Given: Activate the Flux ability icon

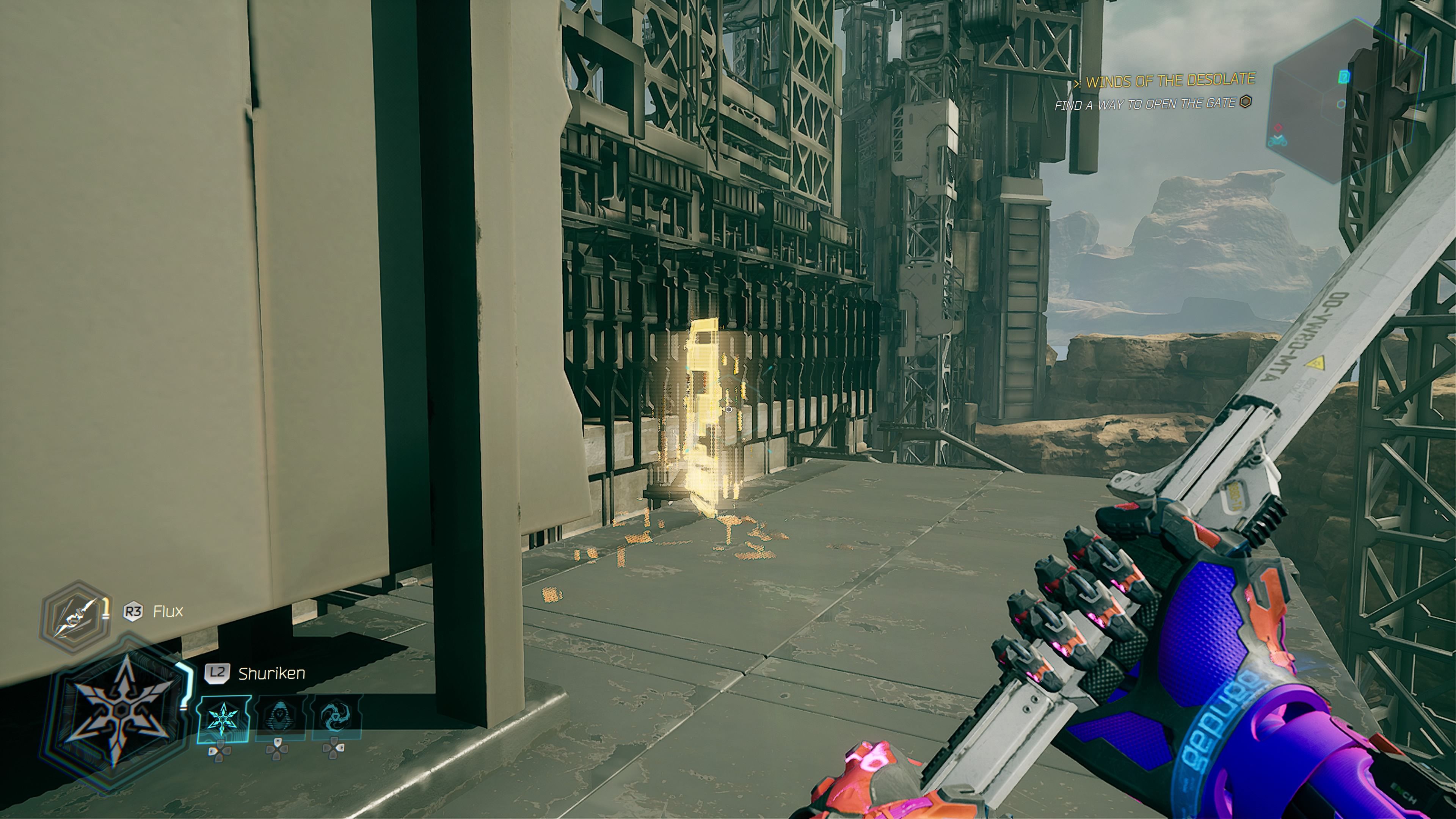Looking at the screenshot, I should tap(75, 617).
